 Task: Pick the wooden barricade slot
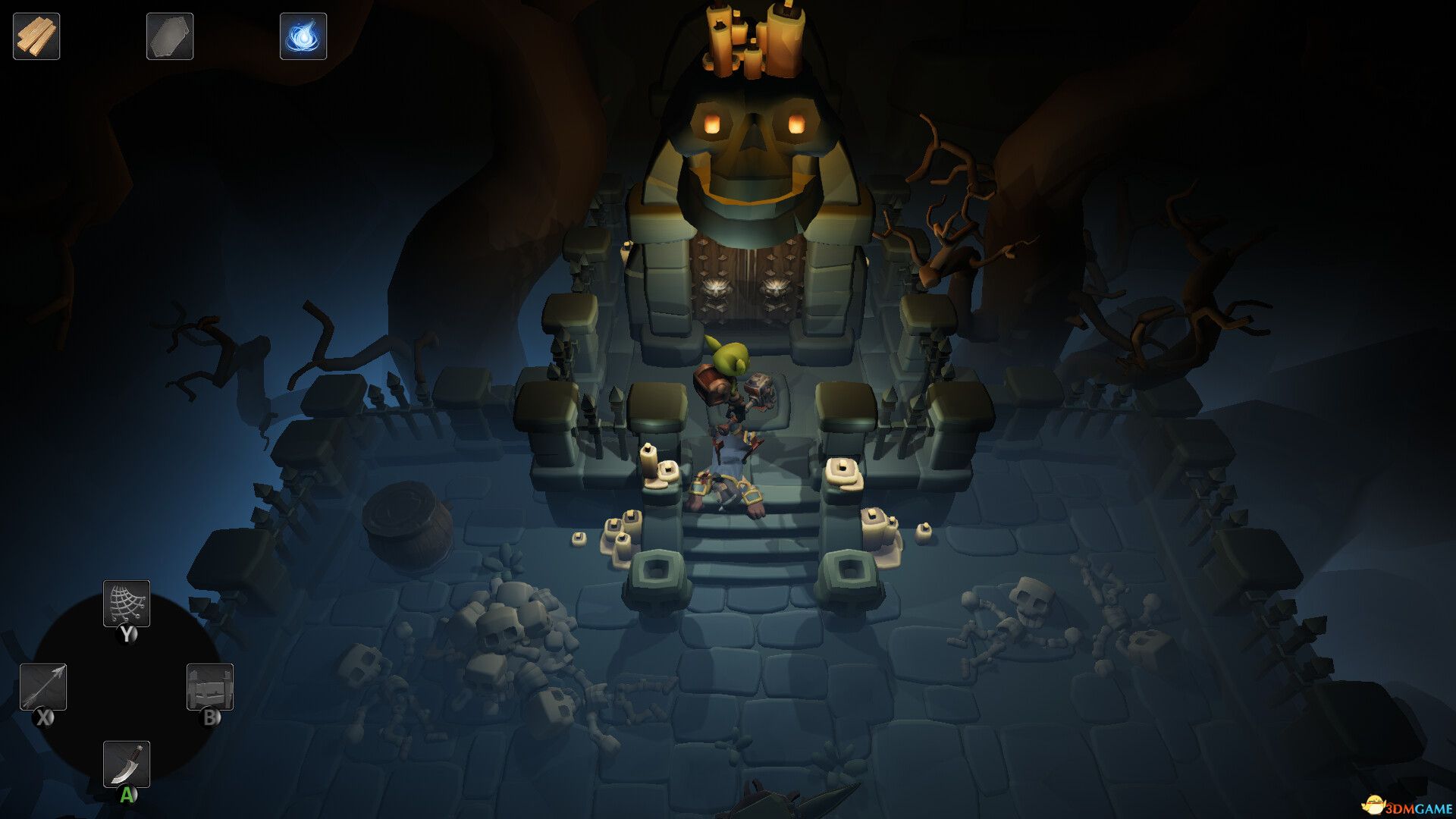[210, 687]
